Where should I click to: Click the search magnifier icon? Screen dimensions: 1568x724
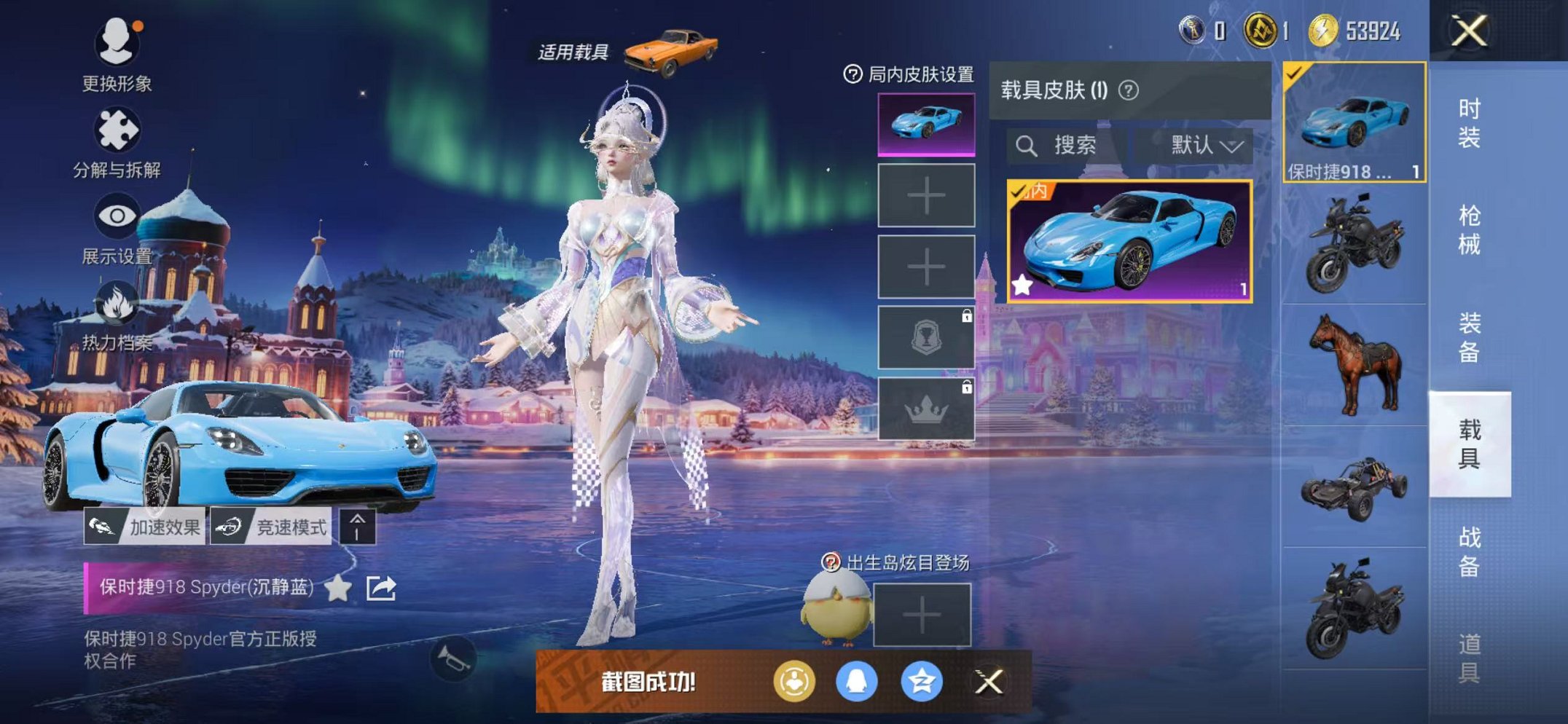[x=1027, y=143]
